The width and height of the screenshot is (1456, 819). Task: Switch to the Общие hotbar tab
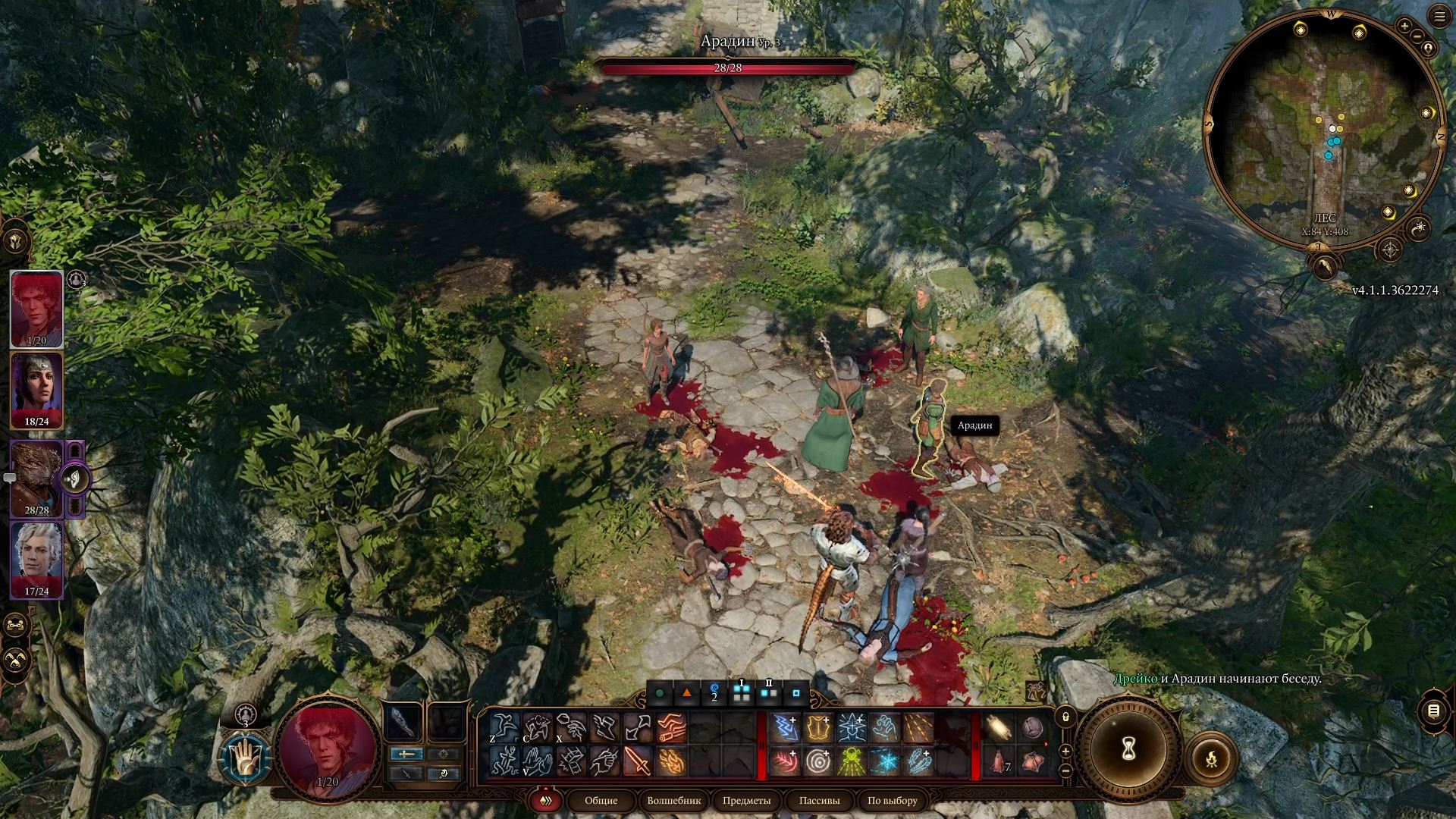point(601,800)
